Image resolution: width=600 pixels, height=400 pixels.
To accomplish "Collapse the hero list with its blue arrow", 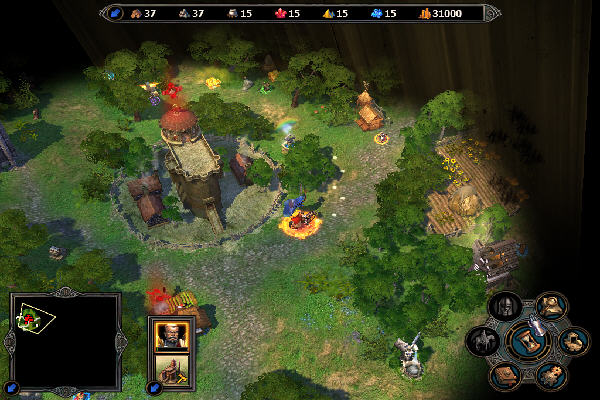I will click(154, 387).
